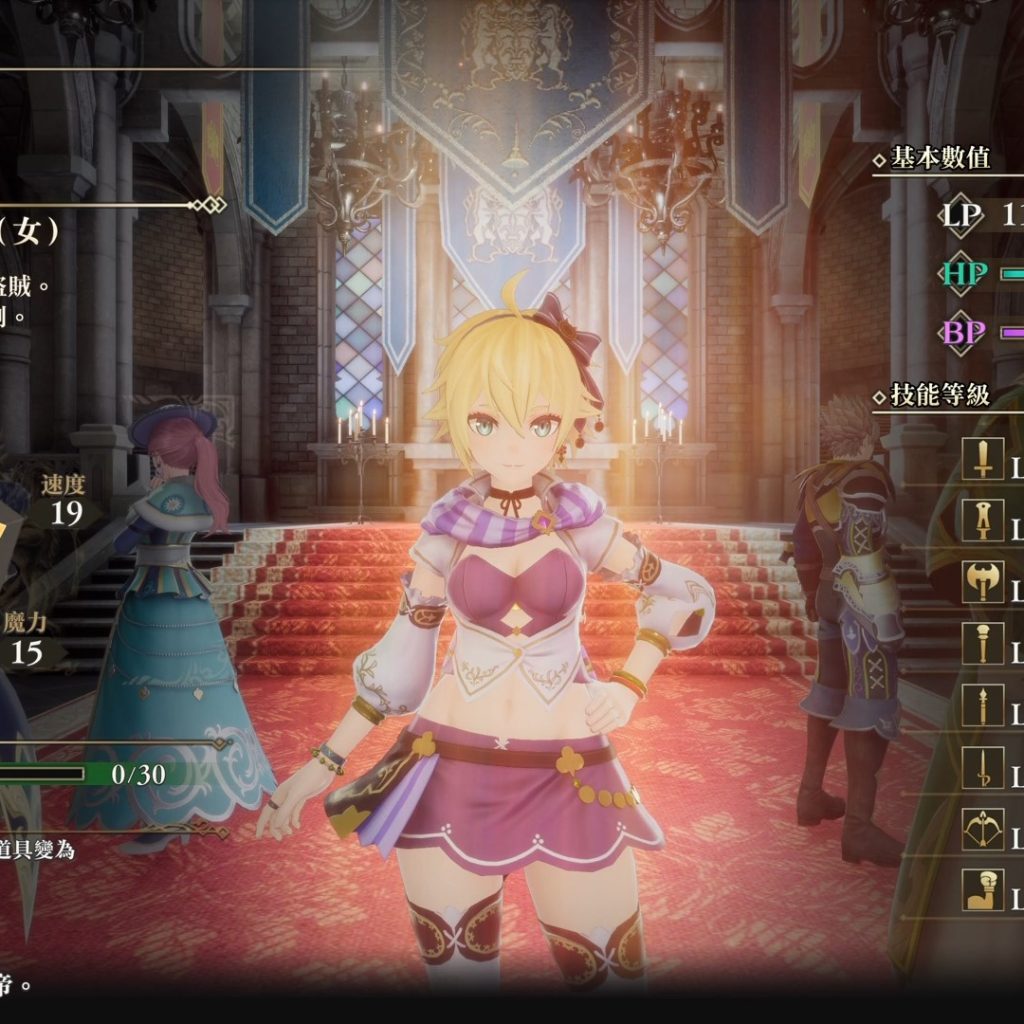Viewport: 1024px width, 1024px height.
Task: Click the axe skill icon
Action: click(x=983, y=582)
